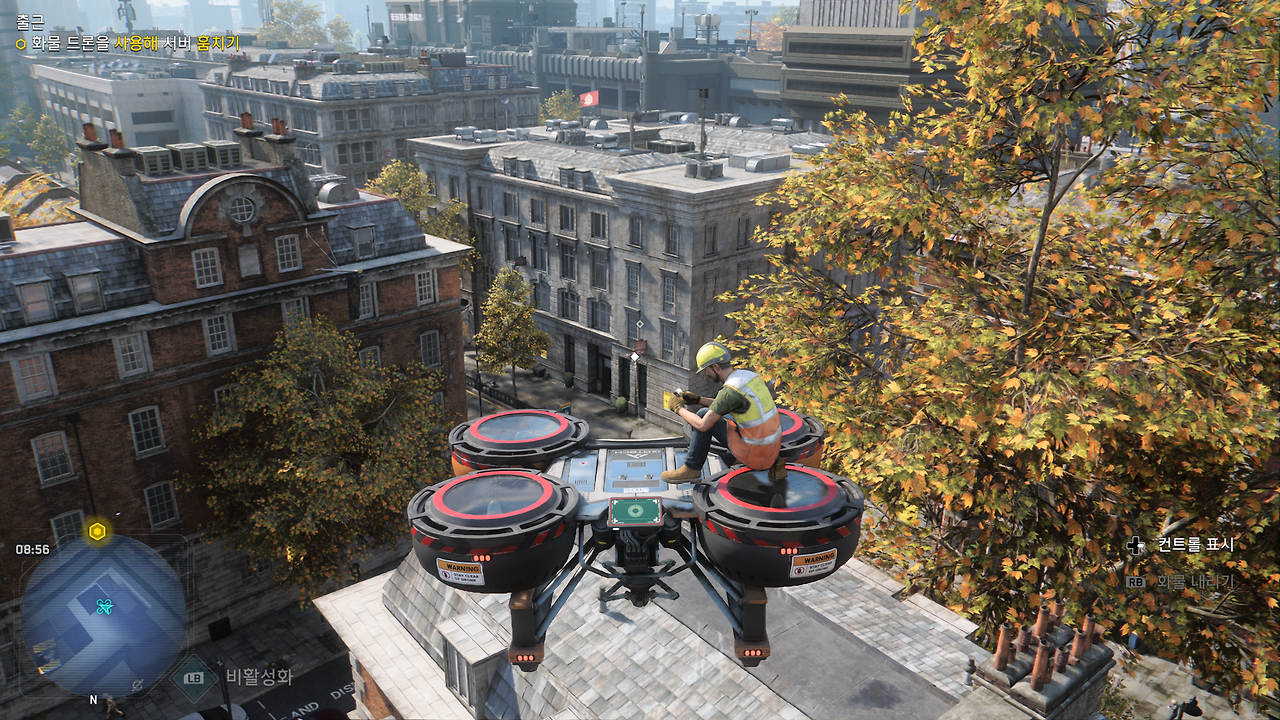1280x720 pixels.
Task: Click the yellow hexagon waypoint marker above minimap
Action: point(97,531)
